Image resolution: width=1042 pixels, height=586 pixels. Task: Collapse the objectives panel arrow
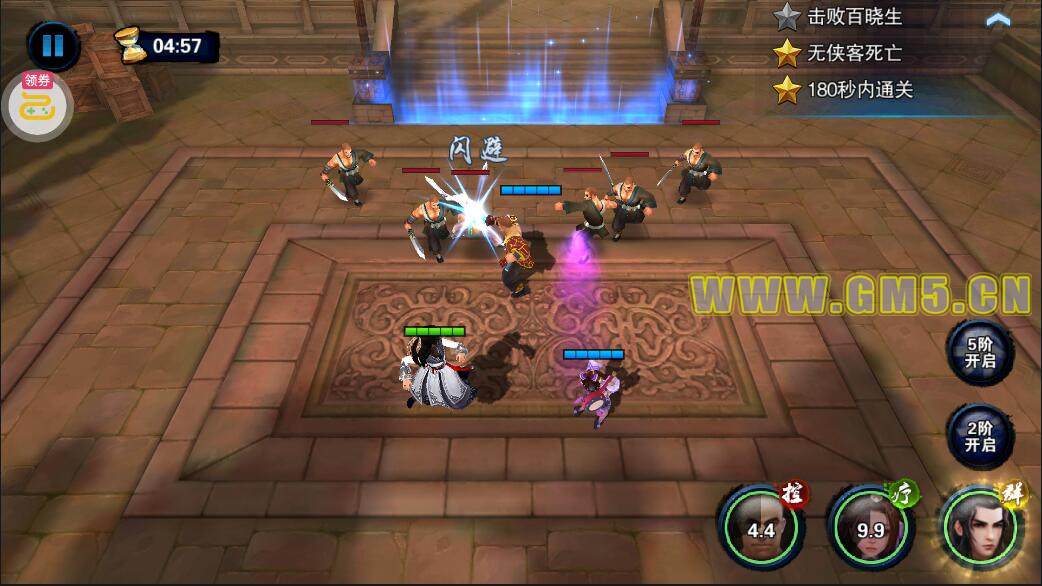coord(997,19)
